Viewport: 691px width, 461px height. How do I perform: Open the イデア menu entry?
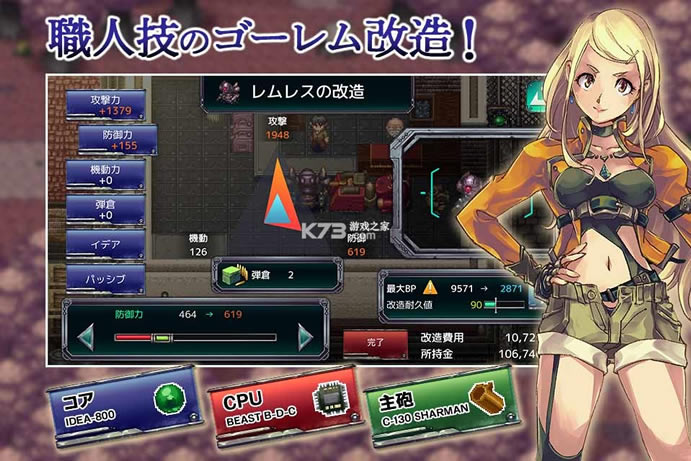point(105,244)
